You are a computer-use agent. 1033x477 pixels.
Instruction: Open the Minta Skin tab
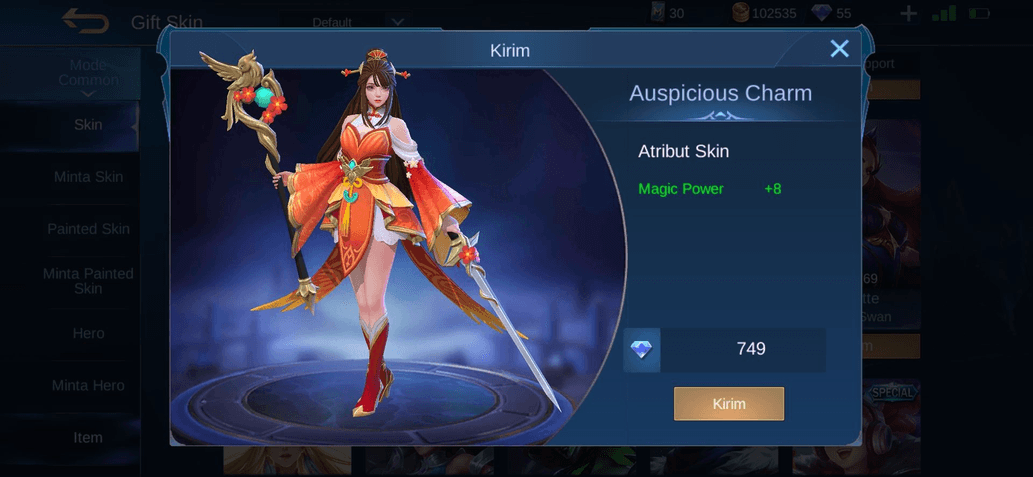(88, 177)
